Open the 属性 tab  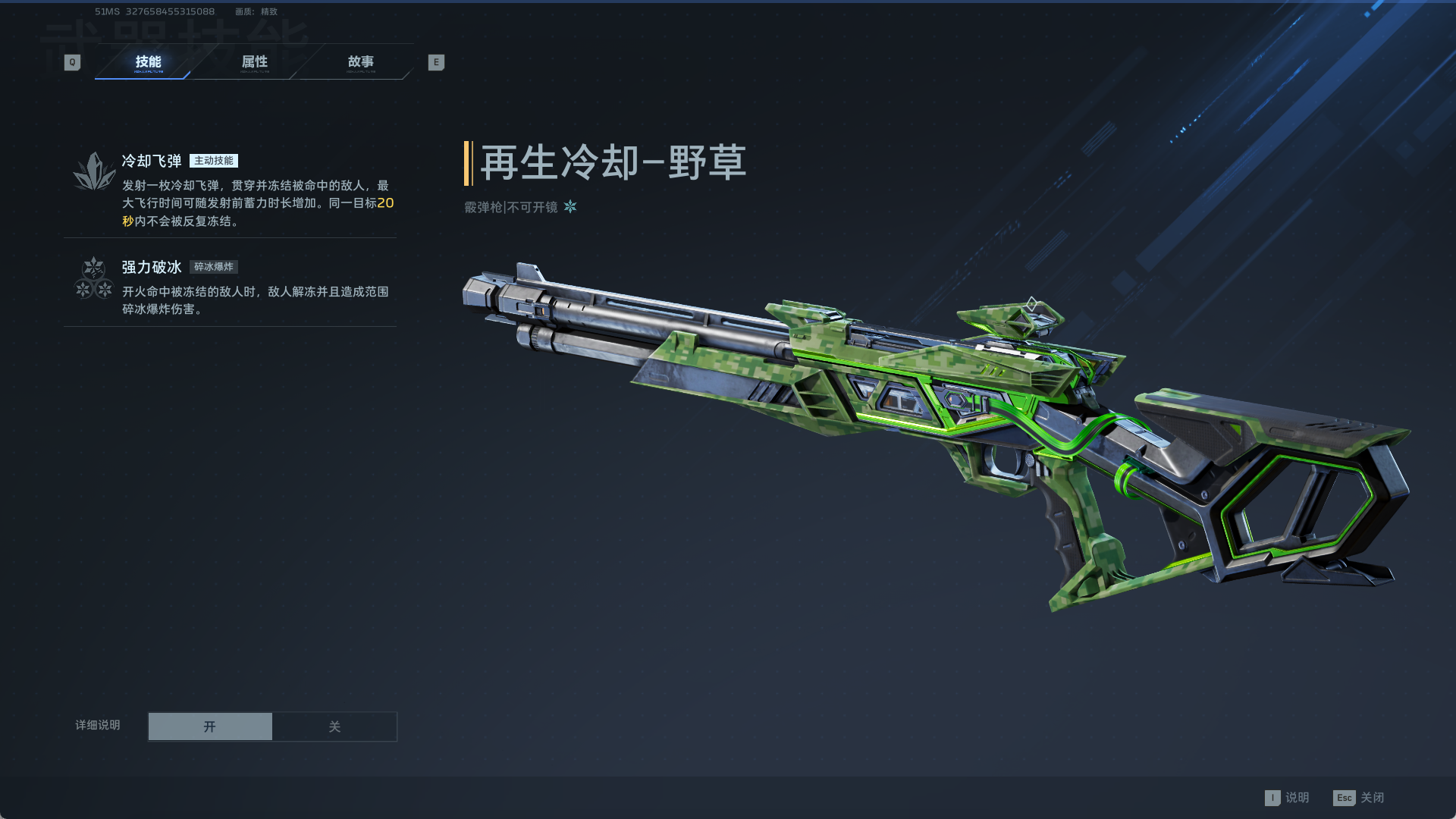tap(255, 62)
